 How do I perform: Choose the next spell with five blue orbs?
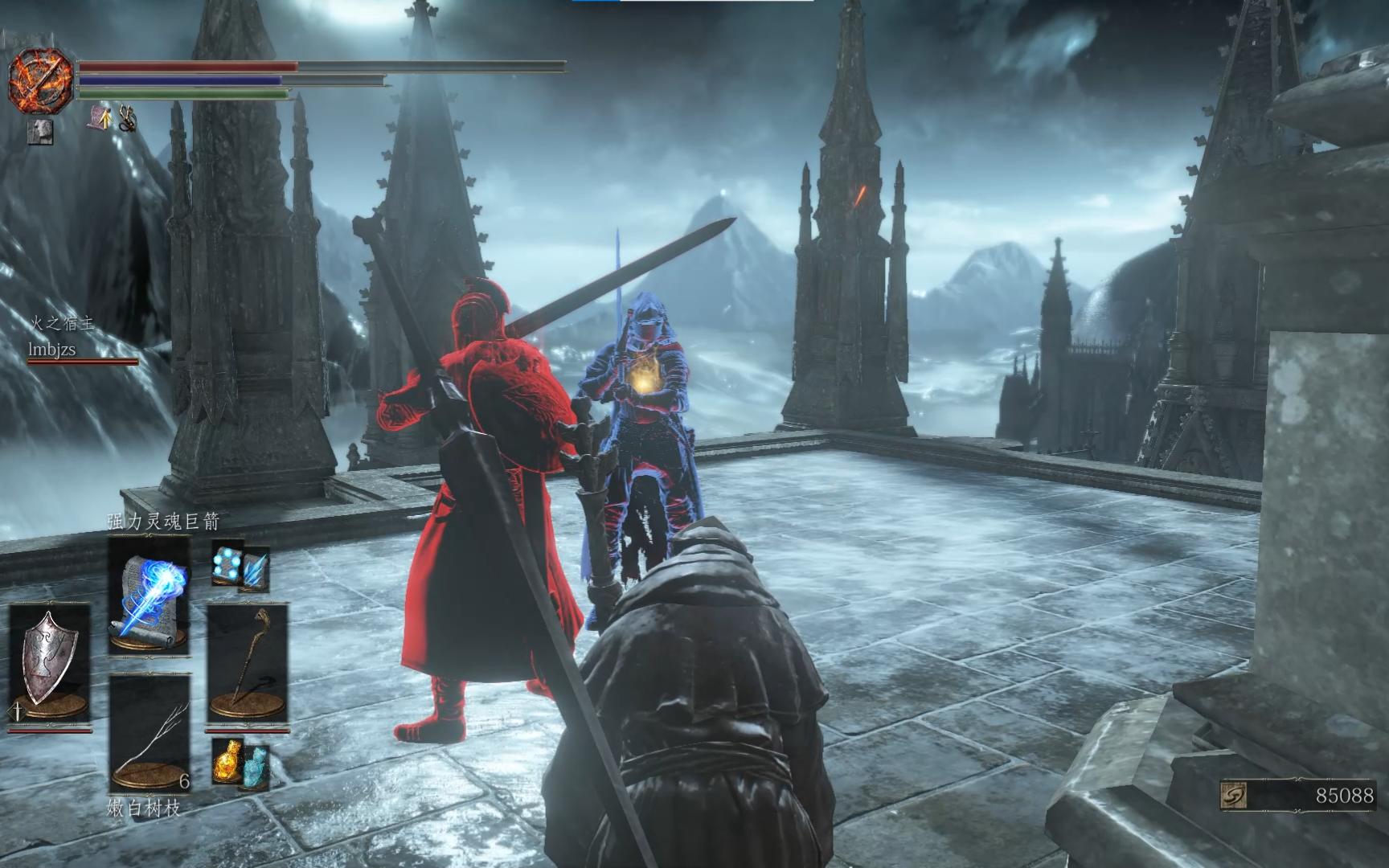point(227,562)
